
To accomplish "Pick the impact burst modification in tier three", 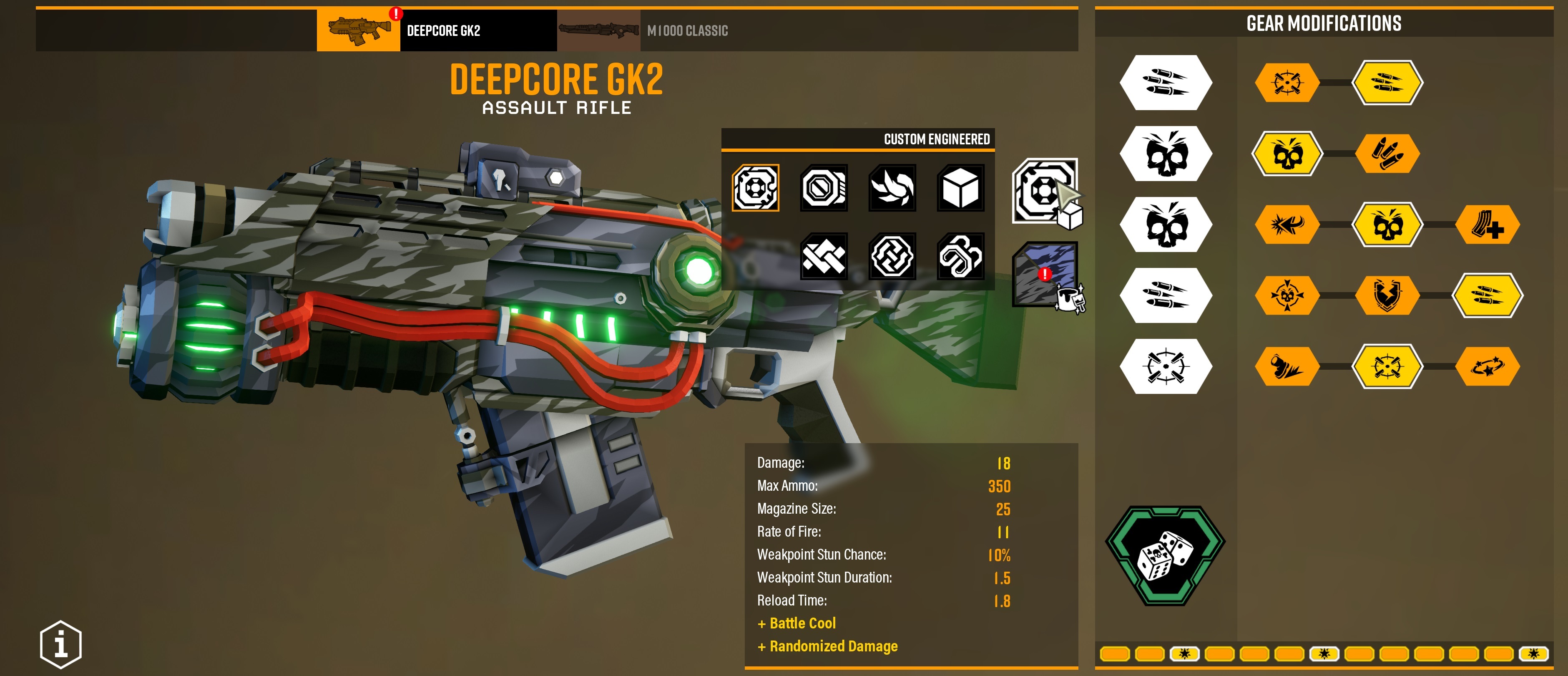I will [x=1287, y=225].
